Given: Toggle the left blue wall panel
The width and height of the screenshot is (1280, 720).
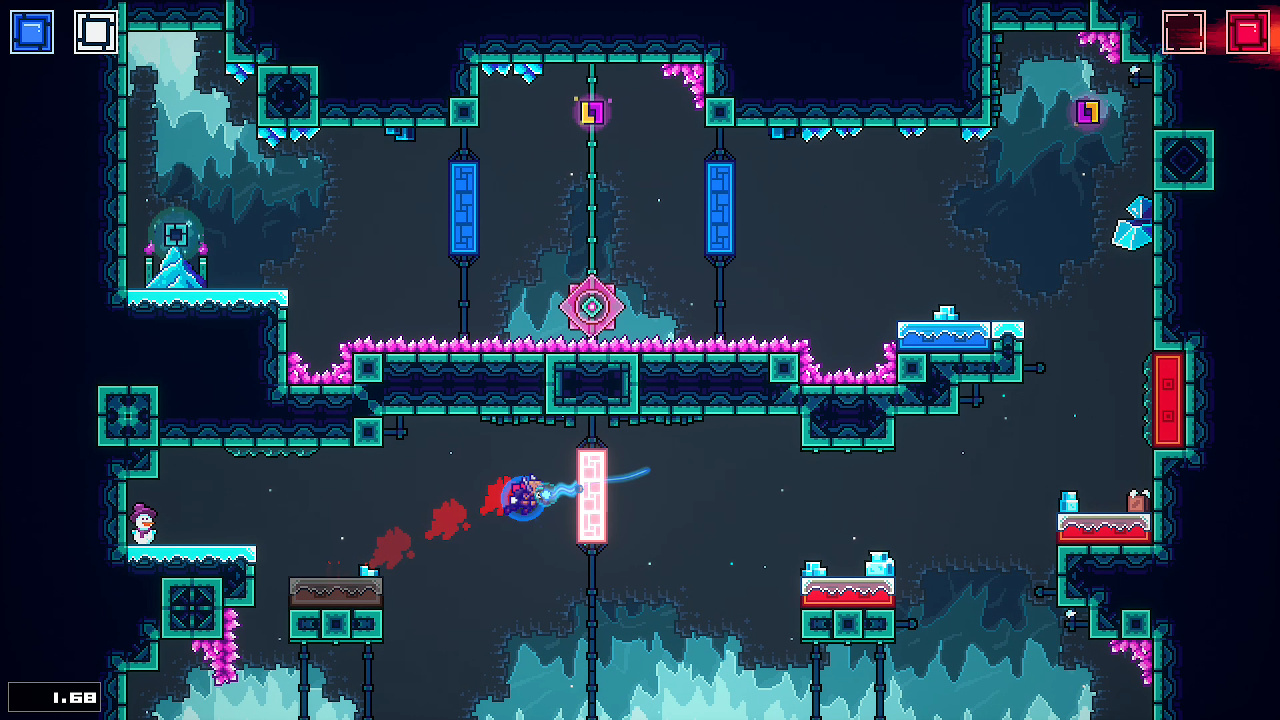Looking at the screenshot, I should click(x=463, y=208).
